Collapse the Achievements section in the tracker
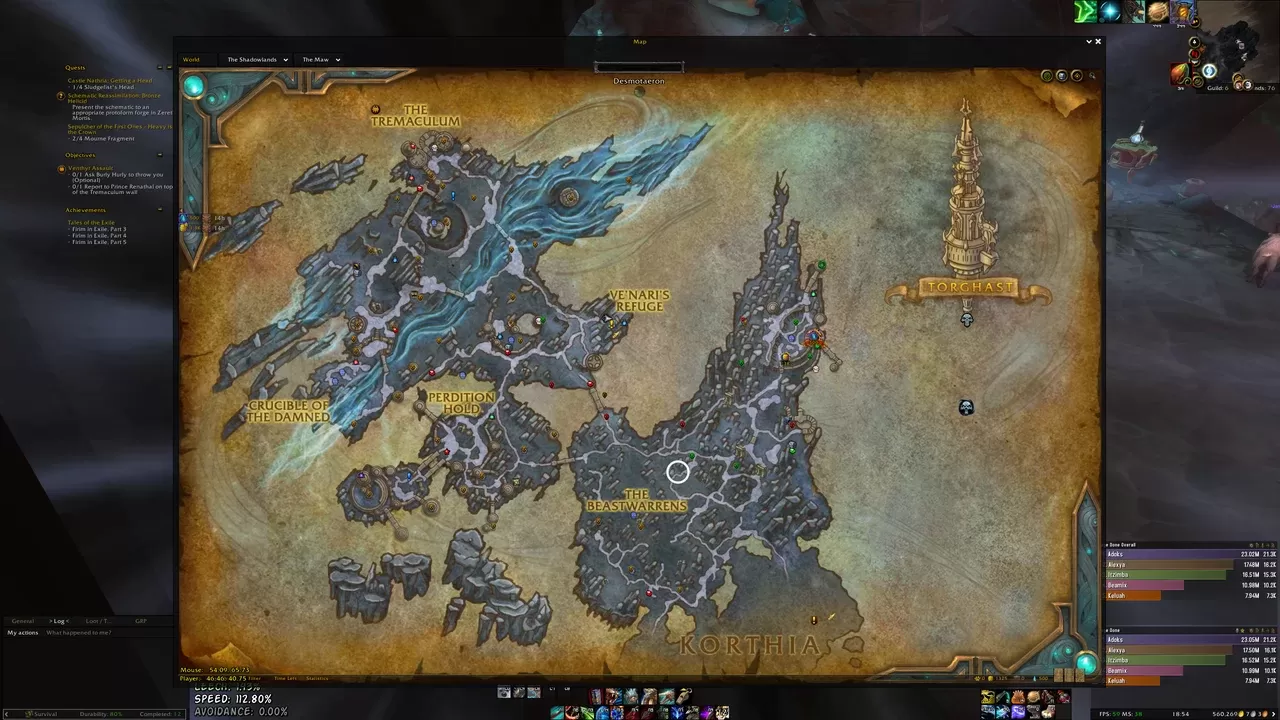The height and width of the screenshot is (720, 1280). [x=160, y=210]
